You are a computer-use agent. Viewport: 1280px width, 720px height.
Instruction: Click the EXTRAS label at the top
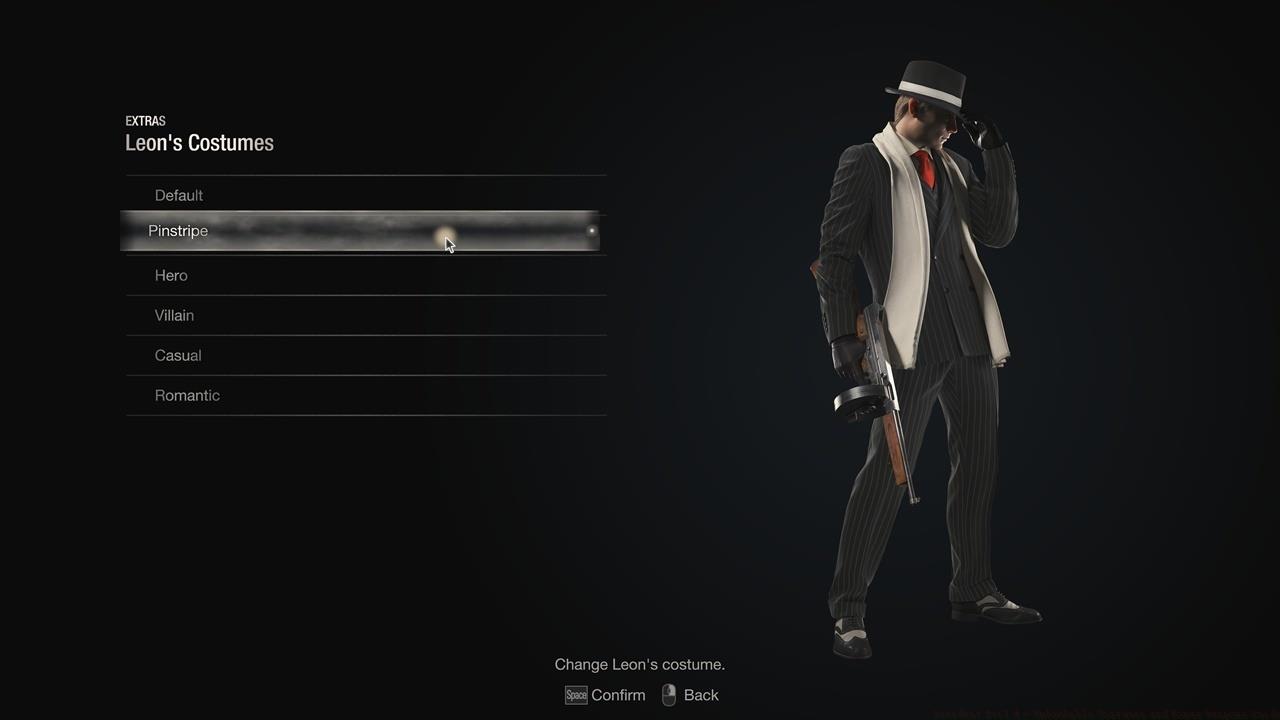146,121
